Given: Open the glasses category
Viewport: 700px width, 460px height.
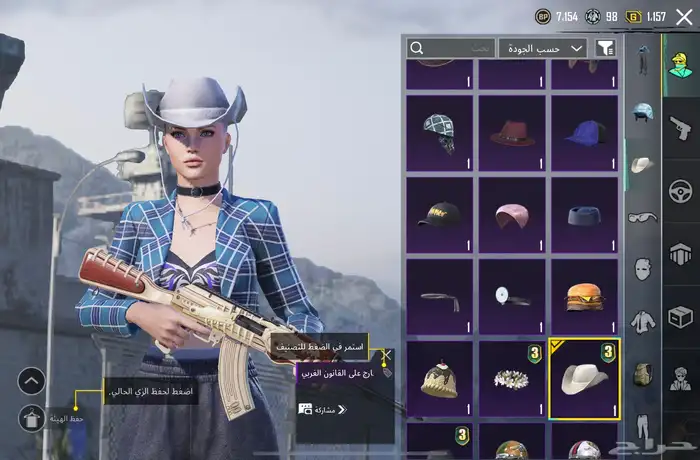Looking at the screenshot, I should pyautogui.click(x=642, y=216).
